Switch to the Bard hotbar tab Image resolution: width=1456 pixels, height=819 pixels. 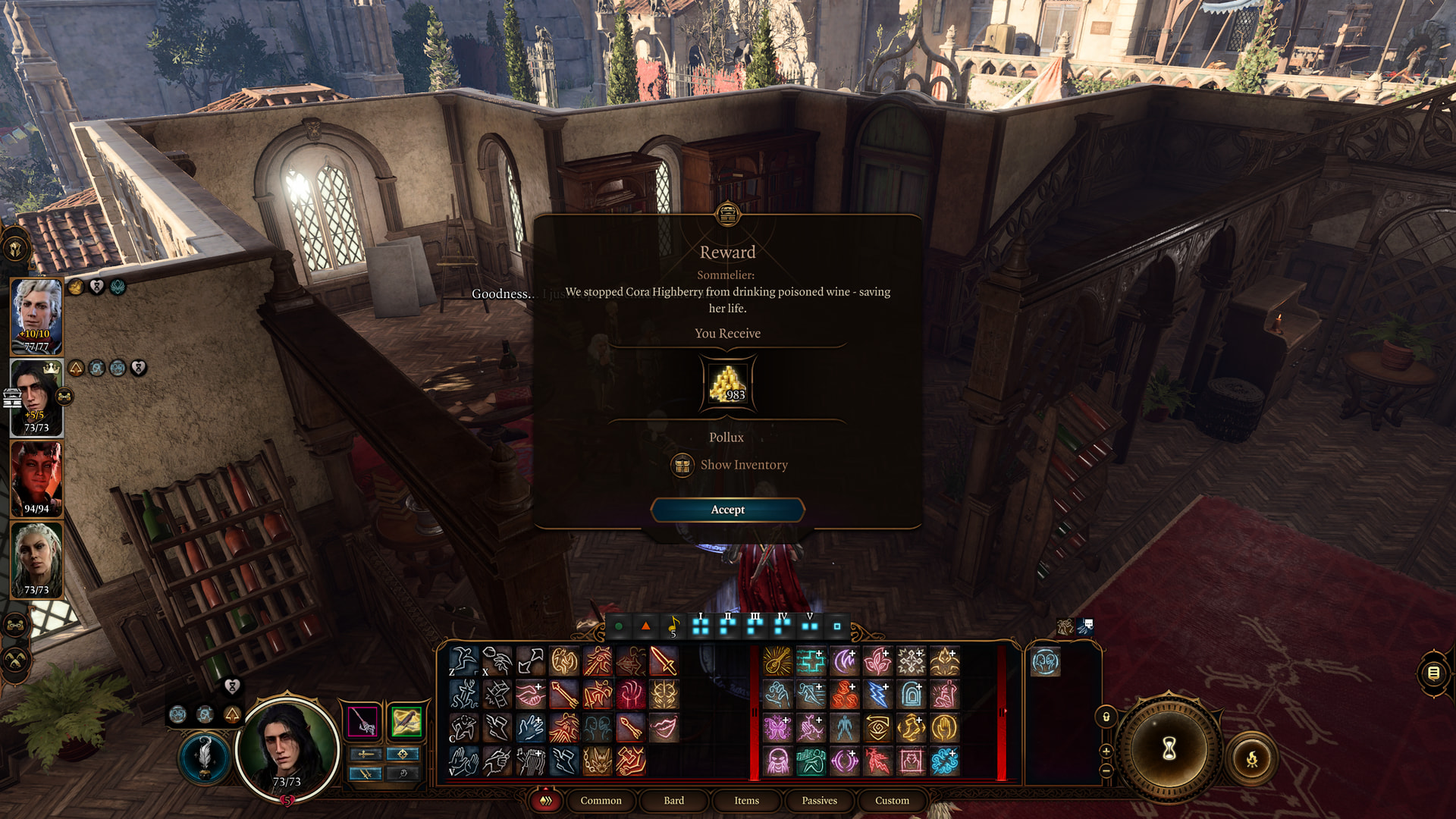tap(673, 800)
